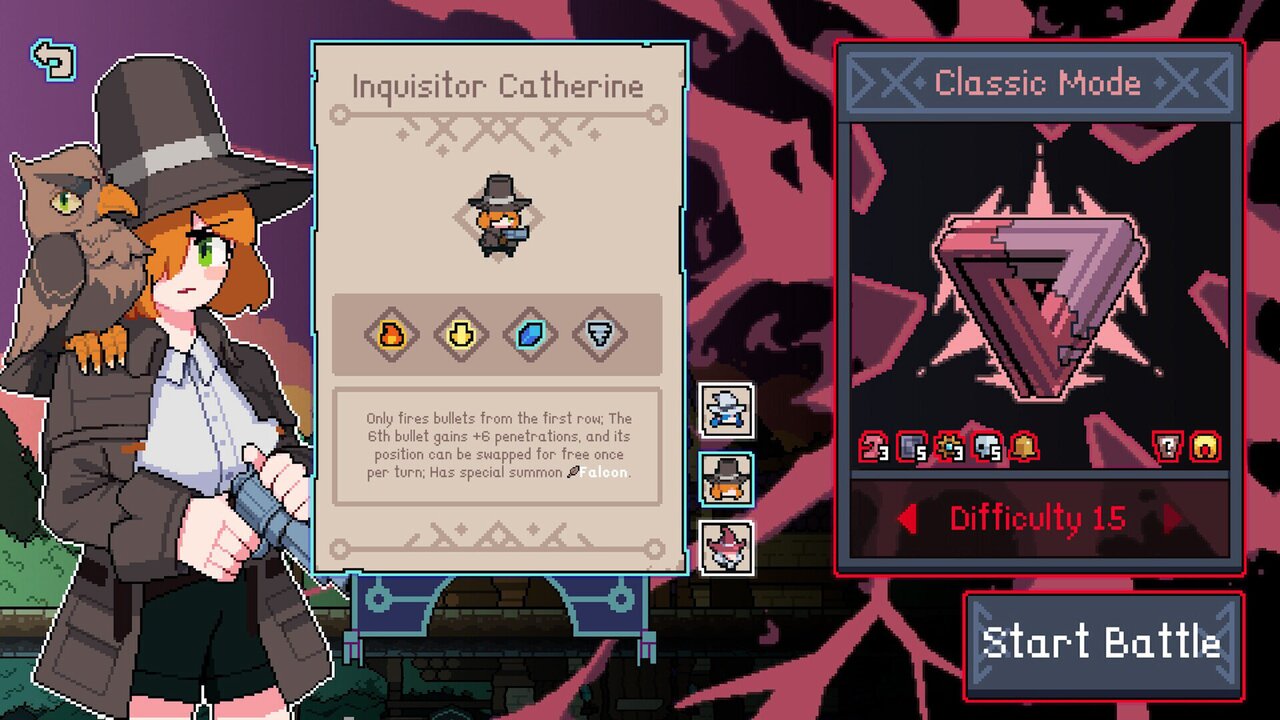Go back using the return arrow

pyautogui.click(x=53, y=60)
